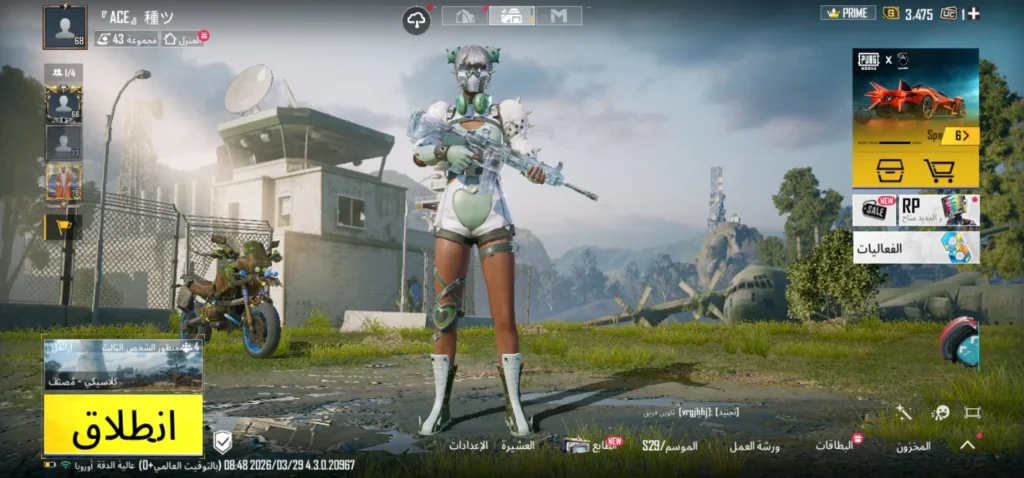This screenshot has width=1024, height=478.
Task: Open the crate box icon
Action: (x=890, y=170)
